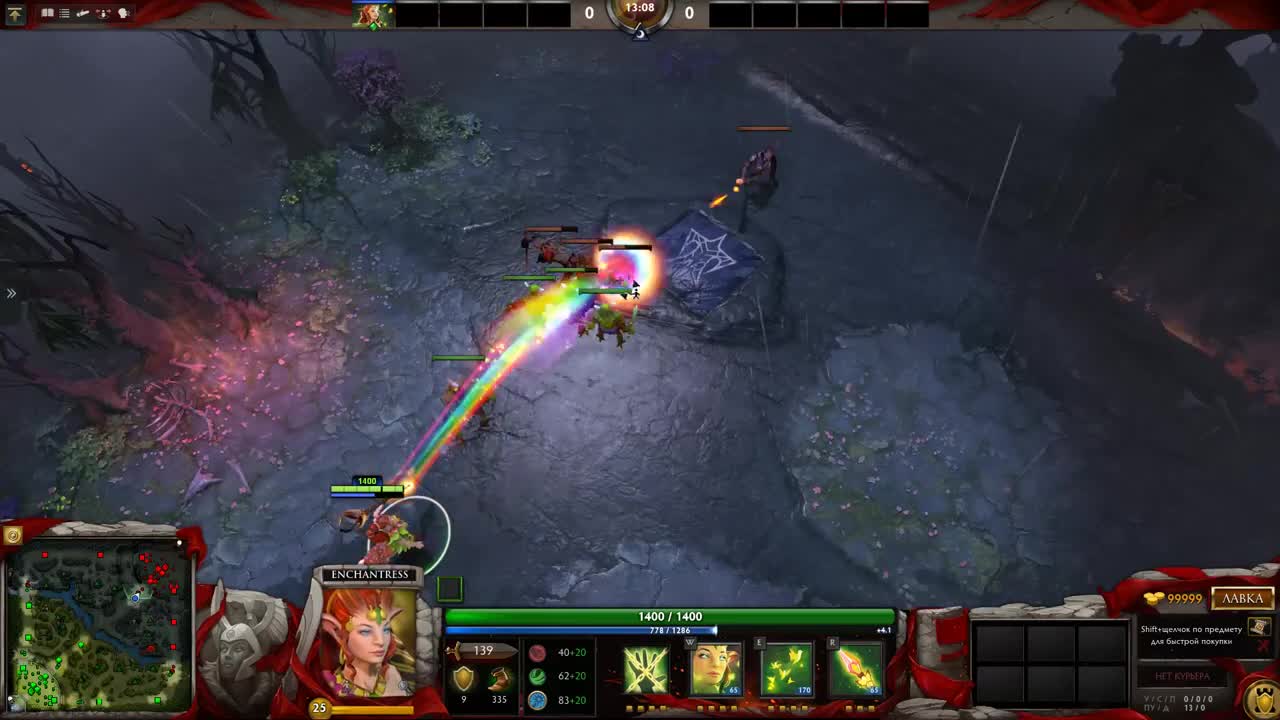Viewport: 1280px width, 720px height.
Task: Click the red strength attribute orb icon
Action: coord(538,651)
